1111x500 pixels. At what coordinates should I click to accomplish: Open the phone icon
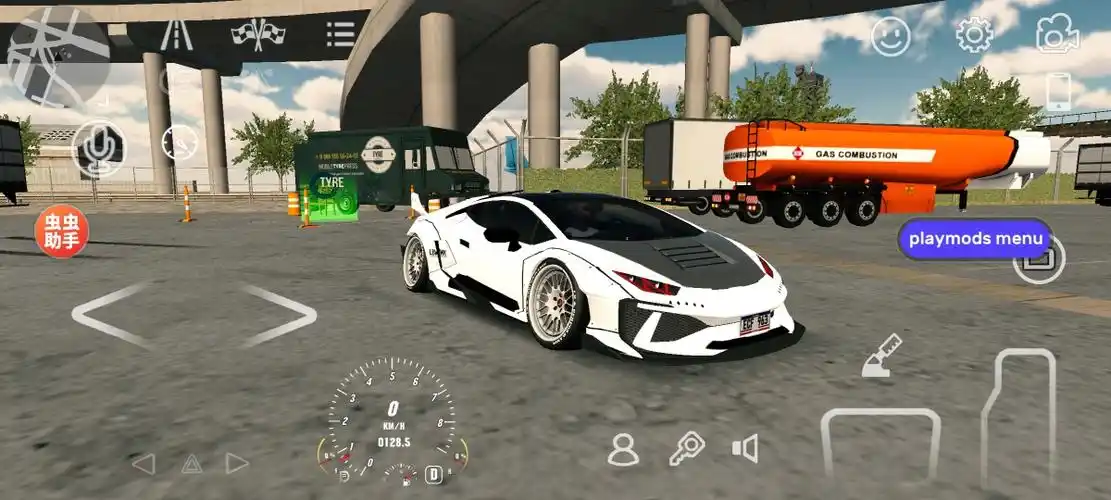point(1058,93)
